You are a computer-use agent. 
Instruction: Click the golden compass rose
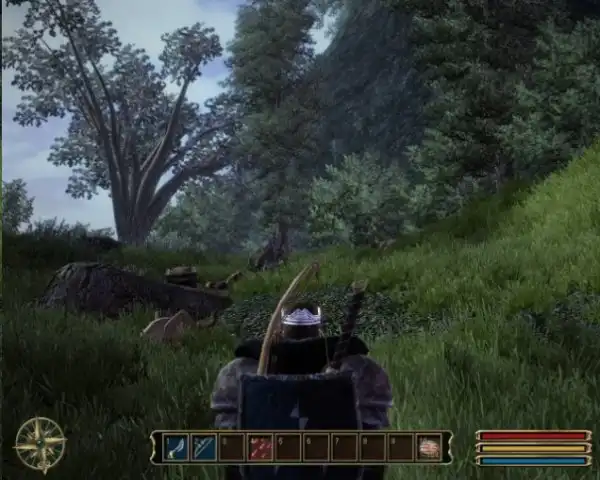click(40, 444)
